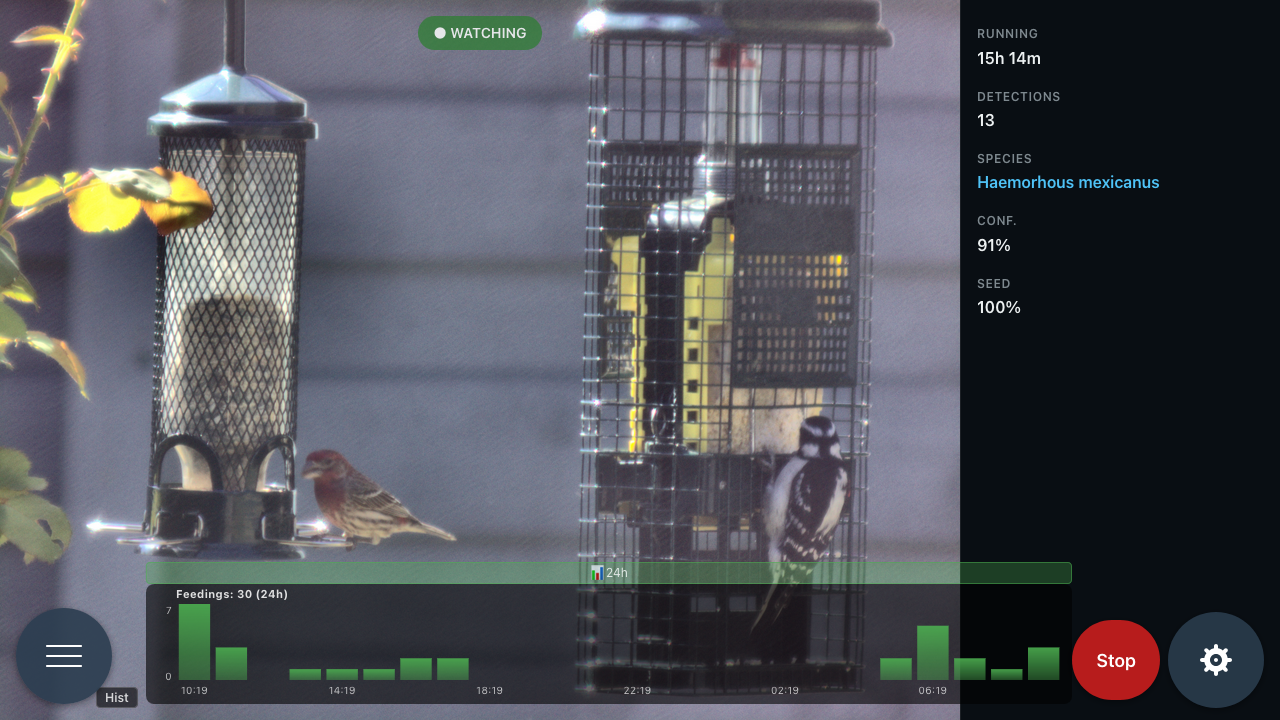This screenshot has width=1280, height=720.
Task: Toggle the WATCHING status badge
Action: tap(480, 33)
